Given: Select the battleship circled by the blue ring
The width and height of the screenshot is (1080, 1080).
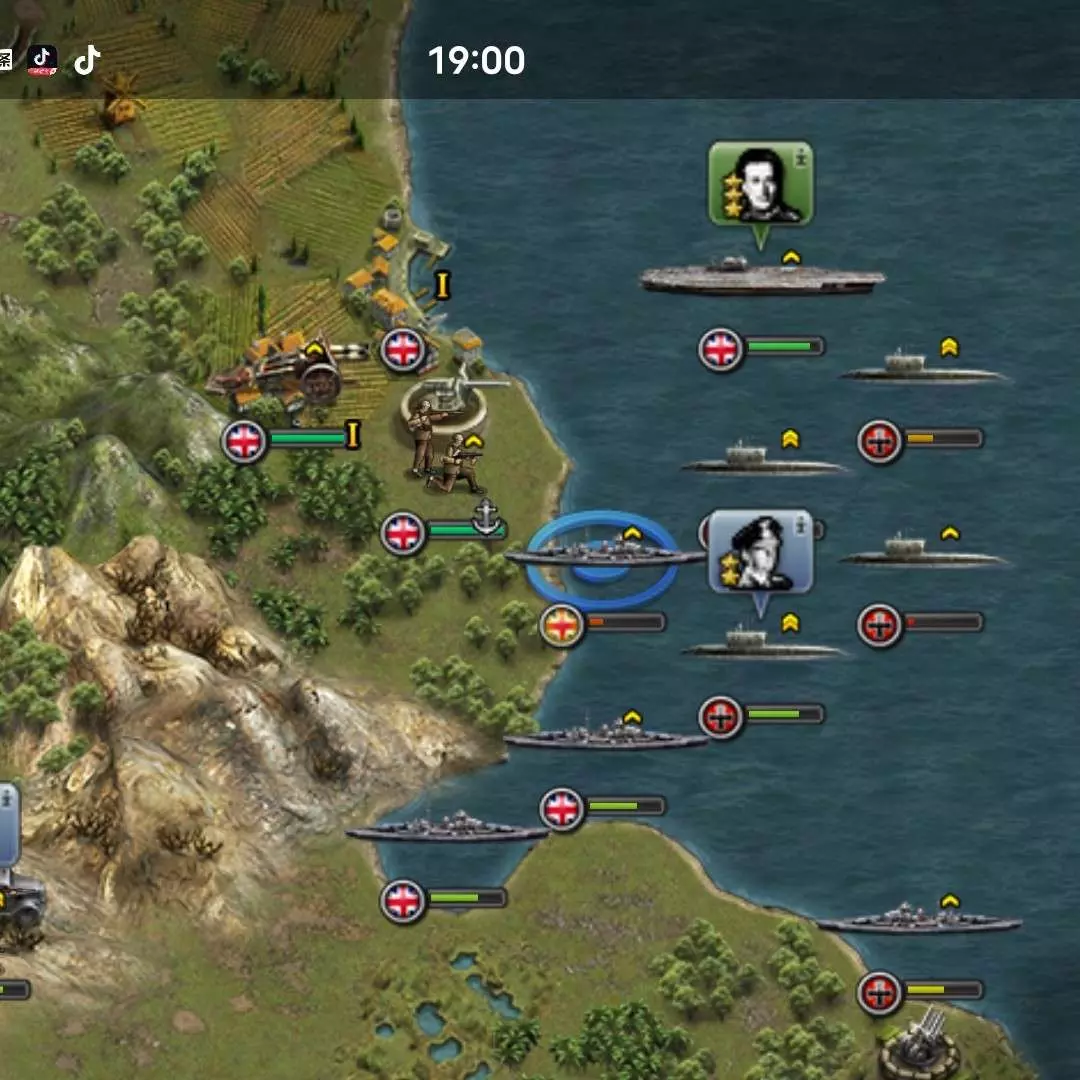Looking at the screenshot, I should [604, 555].
